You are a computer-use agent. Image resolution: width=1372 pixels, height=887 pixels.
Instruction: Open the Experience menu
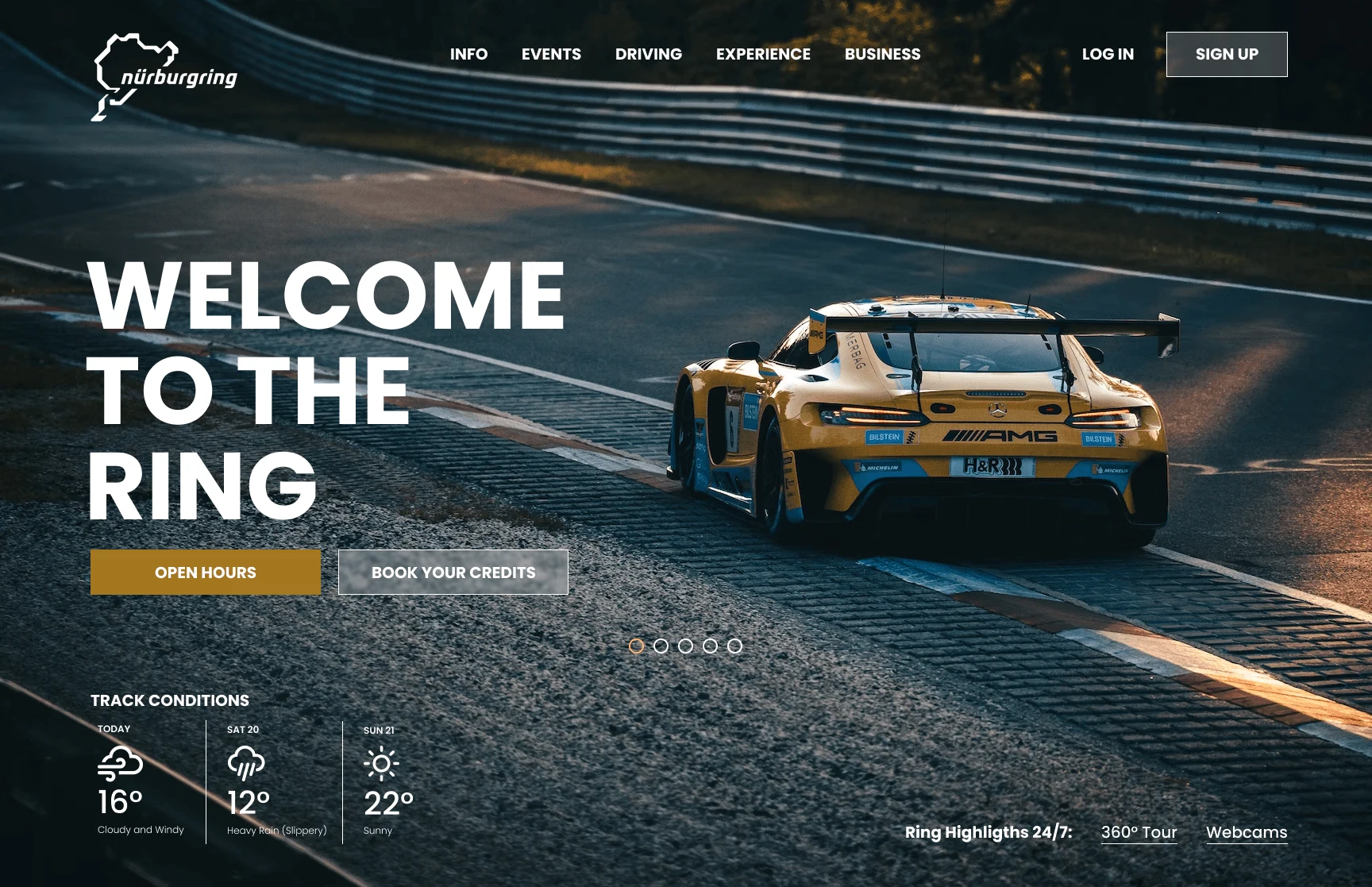point(763,54)
